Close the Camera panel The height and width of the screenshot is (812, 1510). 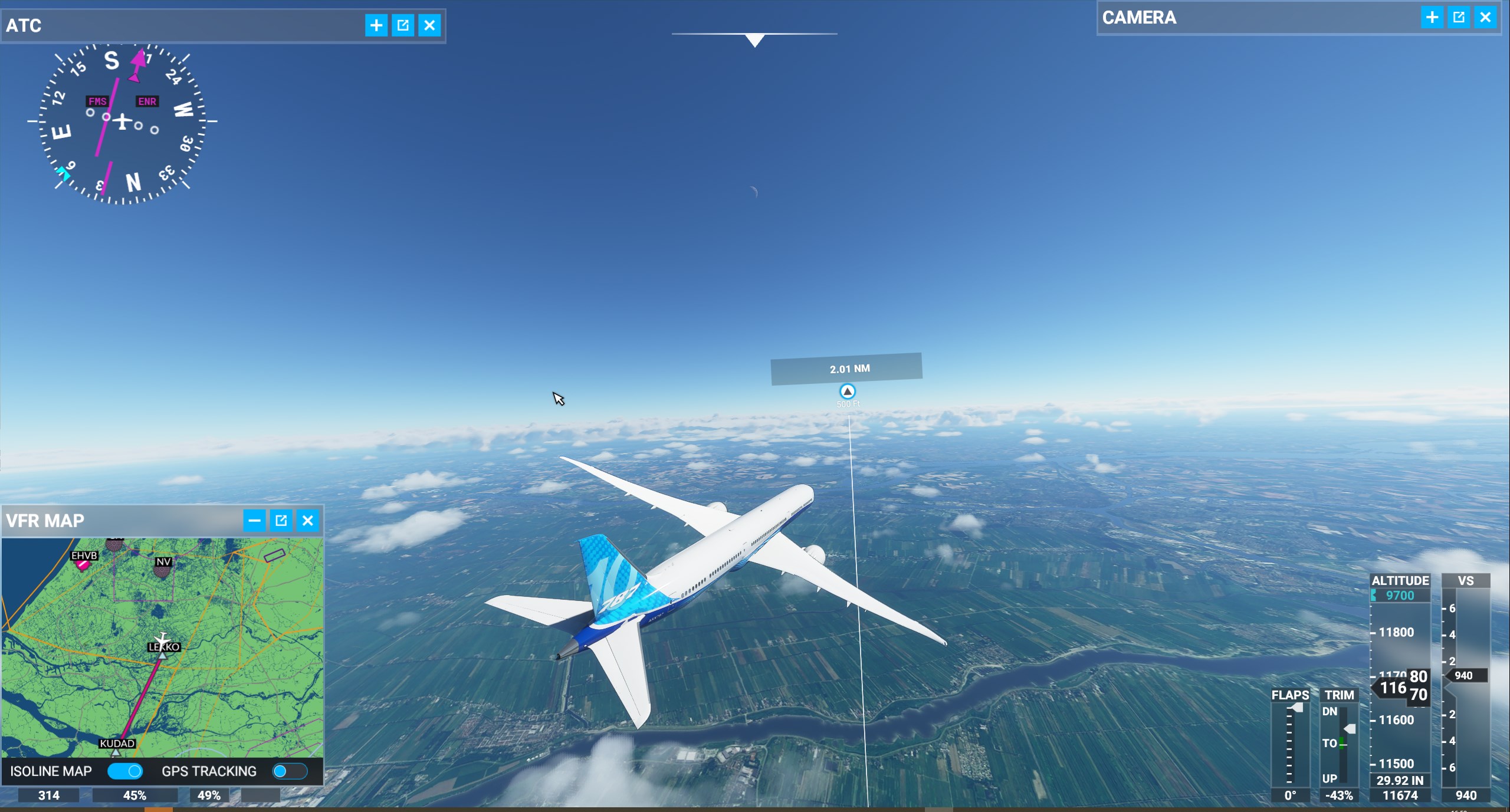tap(1485, 18)
